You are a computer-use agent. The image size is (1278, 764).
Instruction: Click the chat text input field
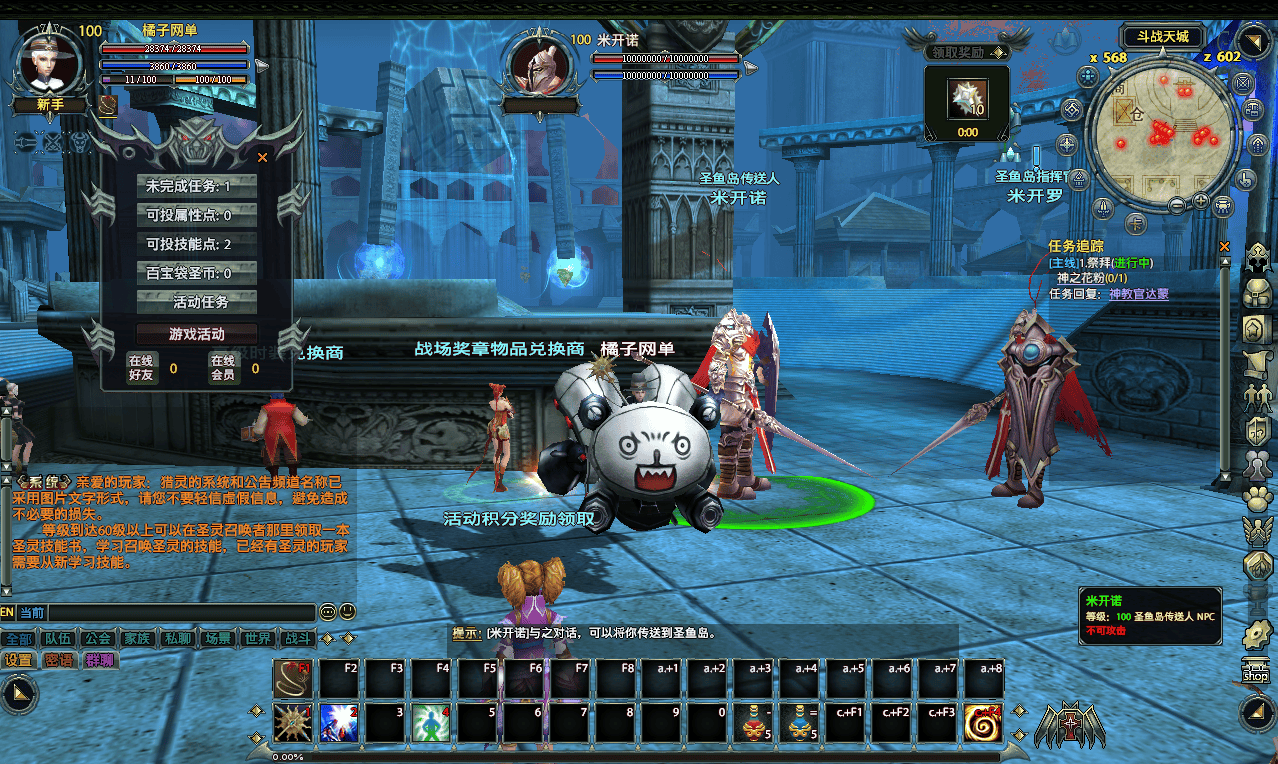click(x=180, y=613)
